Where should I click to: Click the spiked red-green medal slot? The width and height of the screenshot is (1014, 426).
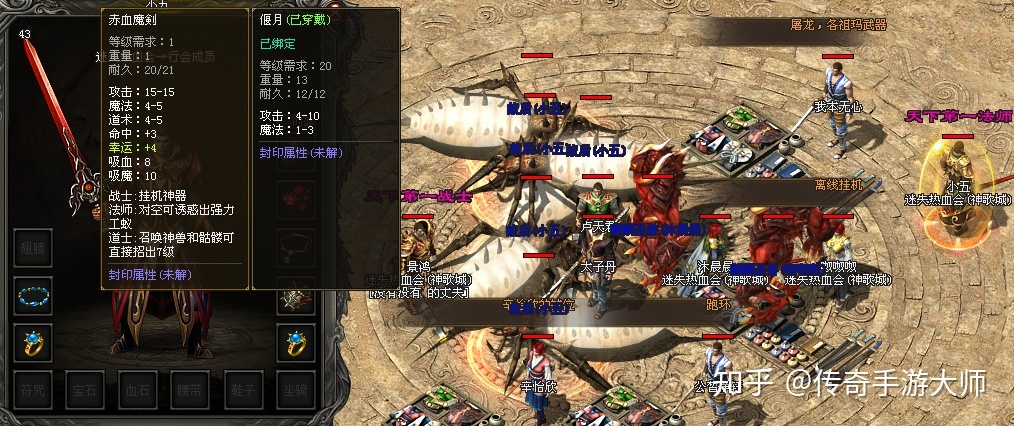(295, 296)
